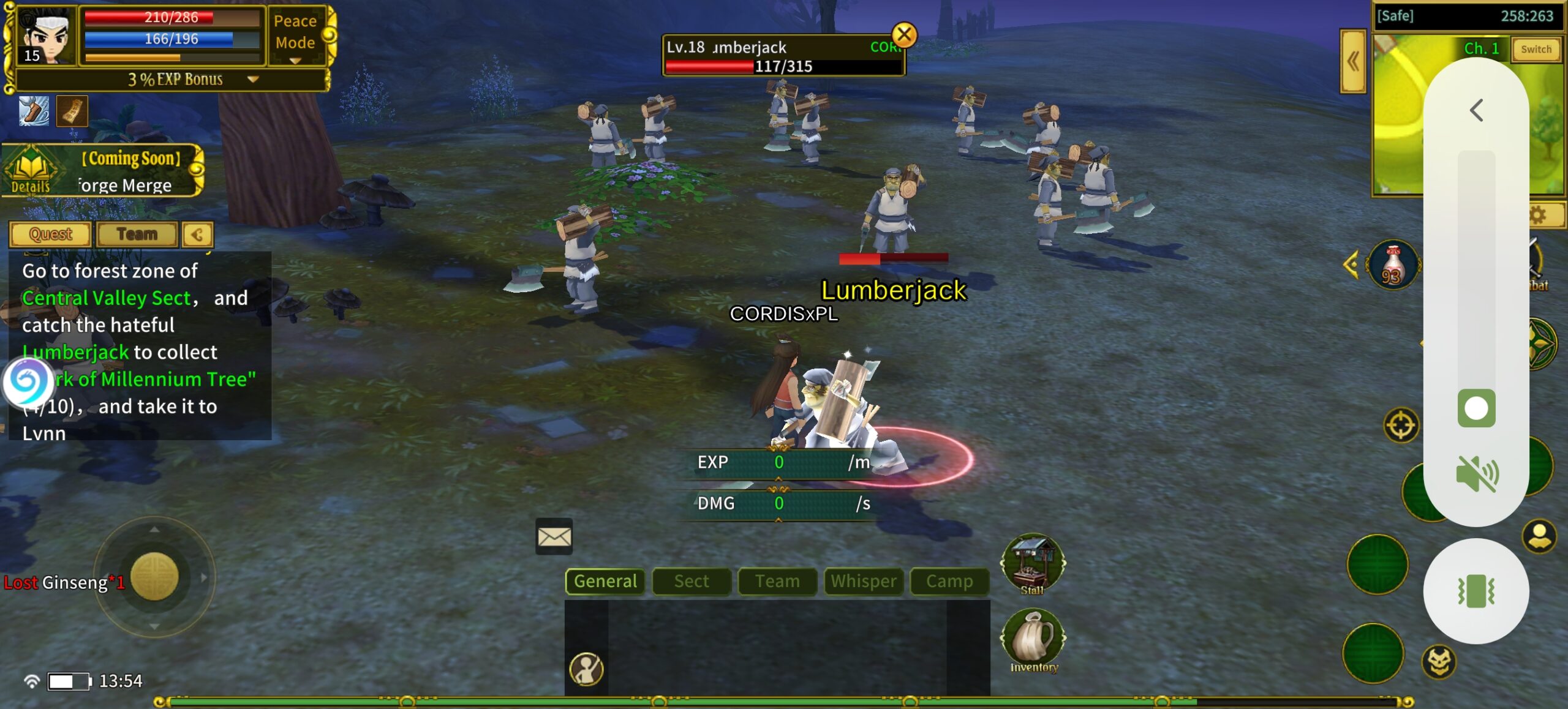The height and width of the screenshot is (709, 1568).
Task: Click the Switch channel button
Action: coord(1536,49)
